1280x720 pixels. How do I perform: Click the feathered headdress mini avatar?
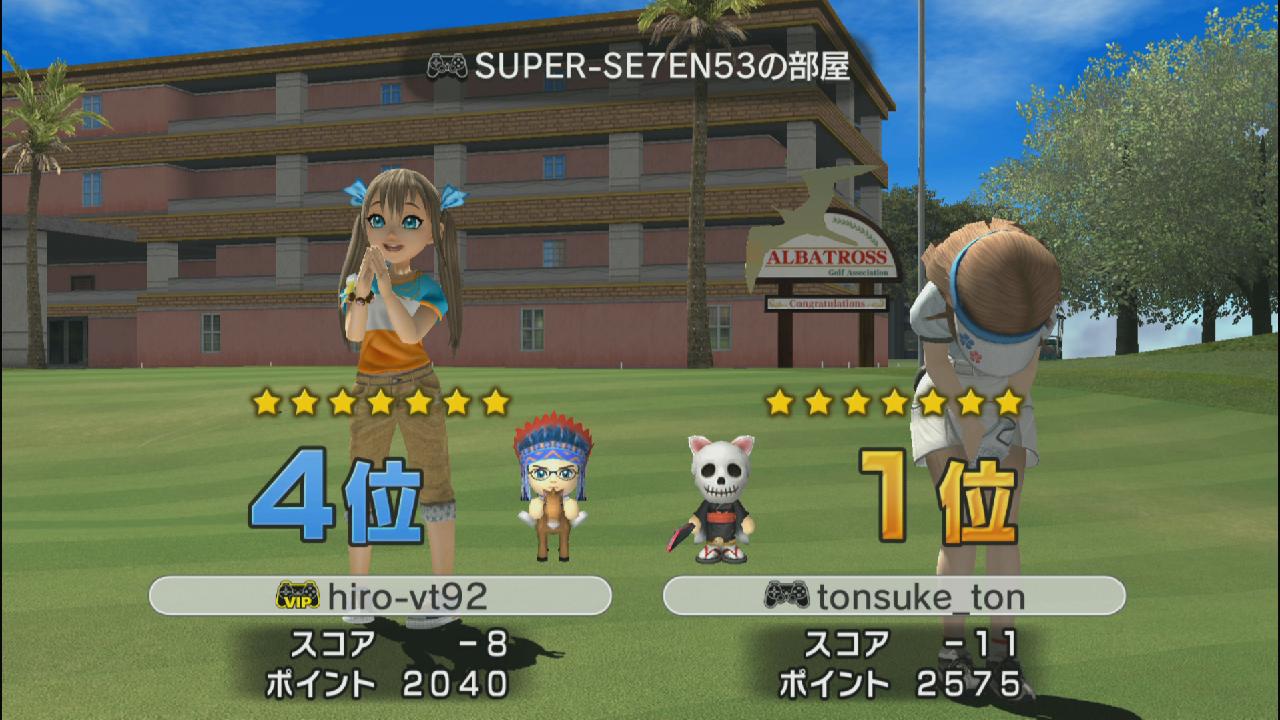(551, 489)
